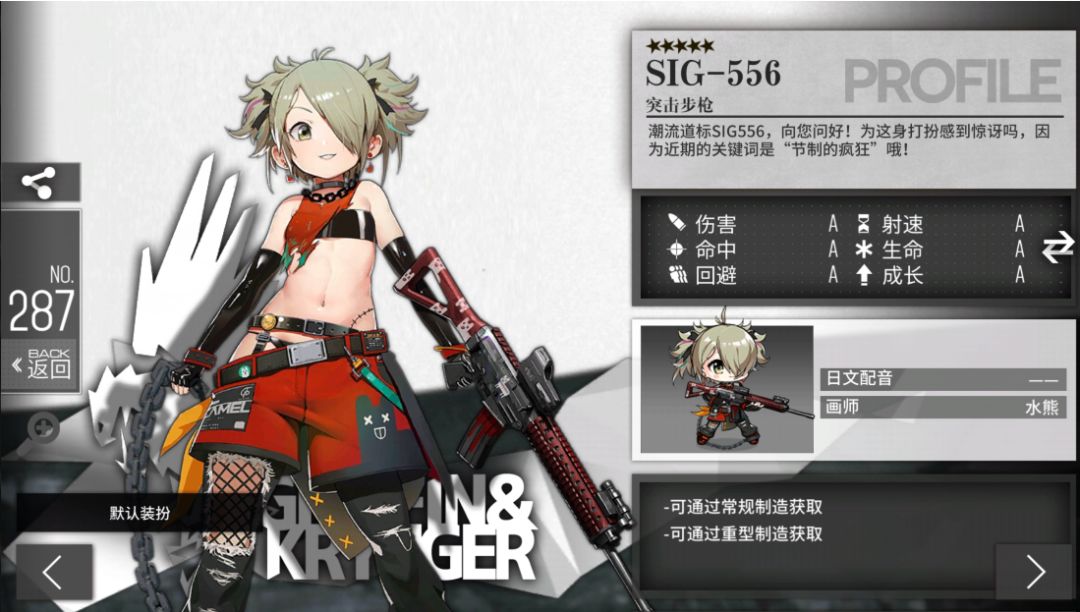Advance to the next character with right arrow
Viewport: 1080px width, 612px height.
(1034, 571)
